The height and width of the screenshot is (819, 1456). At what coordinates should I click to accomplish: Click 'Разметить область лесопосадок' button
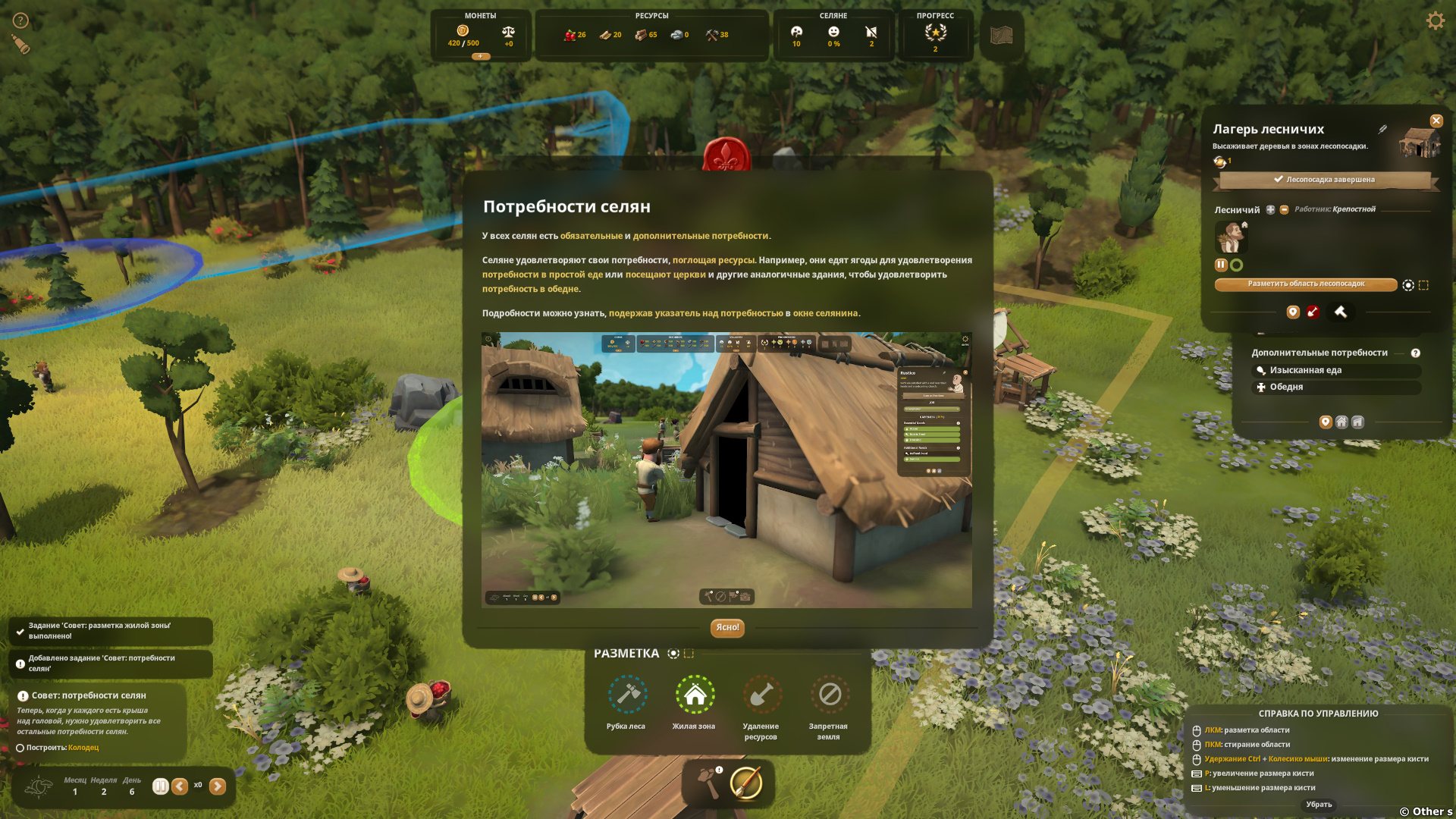point(1305,284)
